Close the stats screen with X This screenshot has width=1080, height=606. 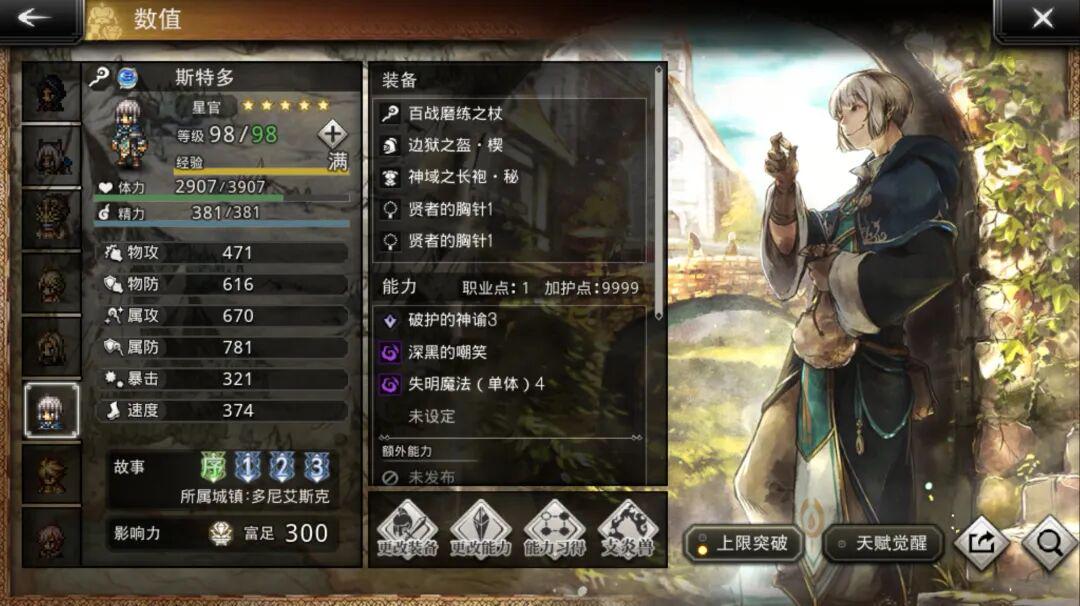click(x=1042, y=18)
